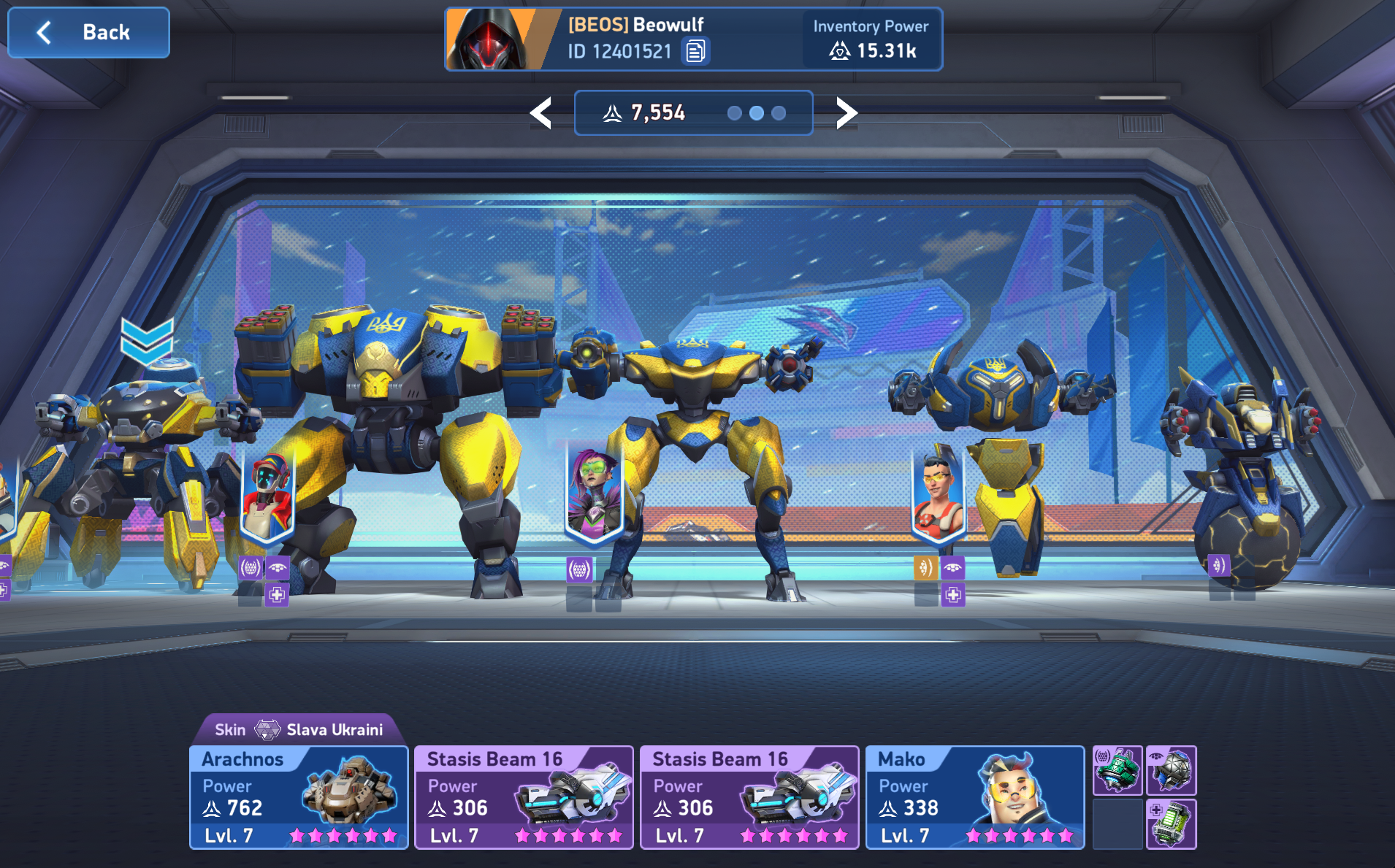Copy the player ID 12401521
The height and width of the screenshot is (868, 1395).
[x=695, y=51]
